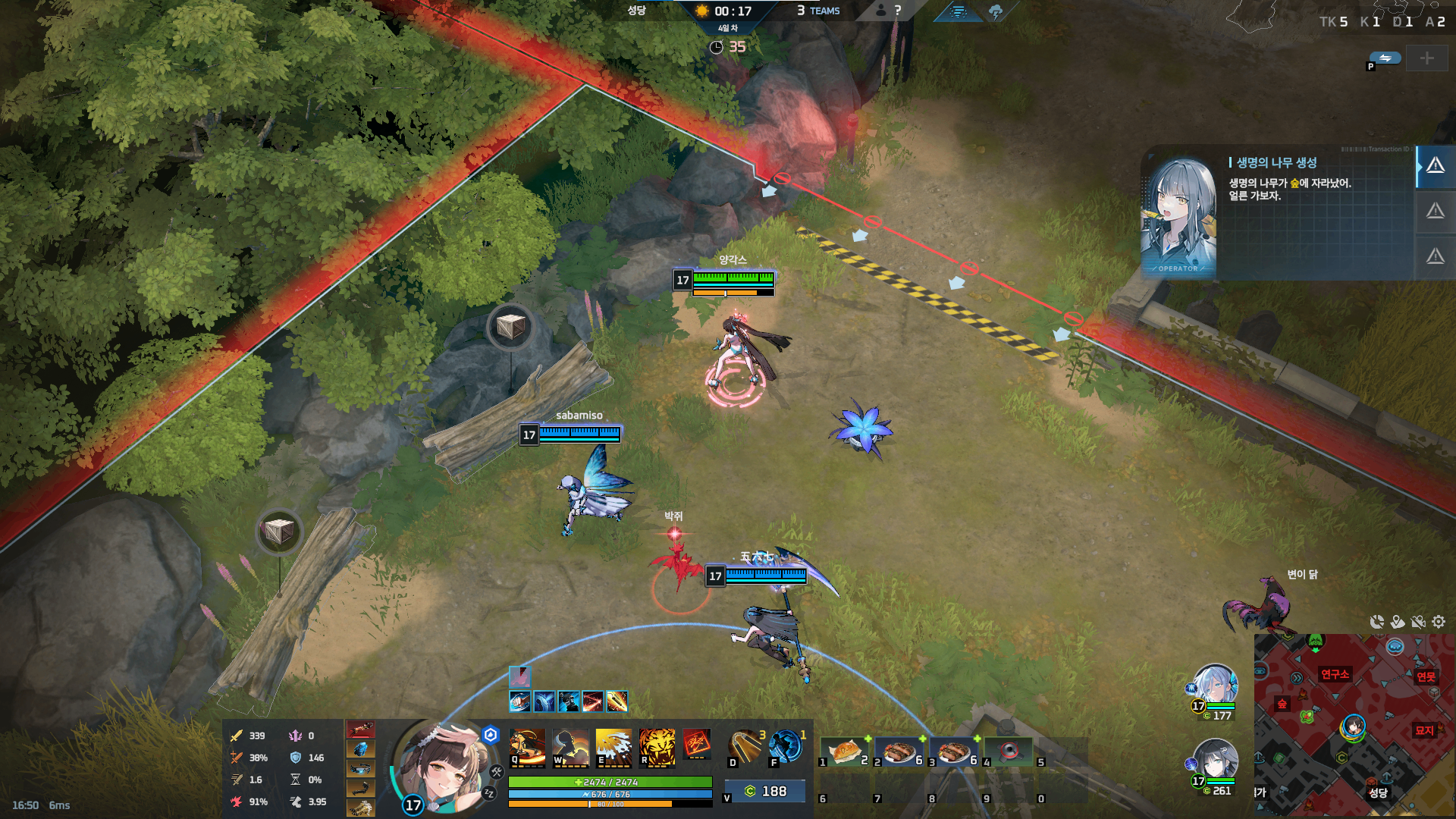Image resolution: width=1456 pixels, height=819 pixels.
Task: Click the map pin marker button
Action: 1398,622
